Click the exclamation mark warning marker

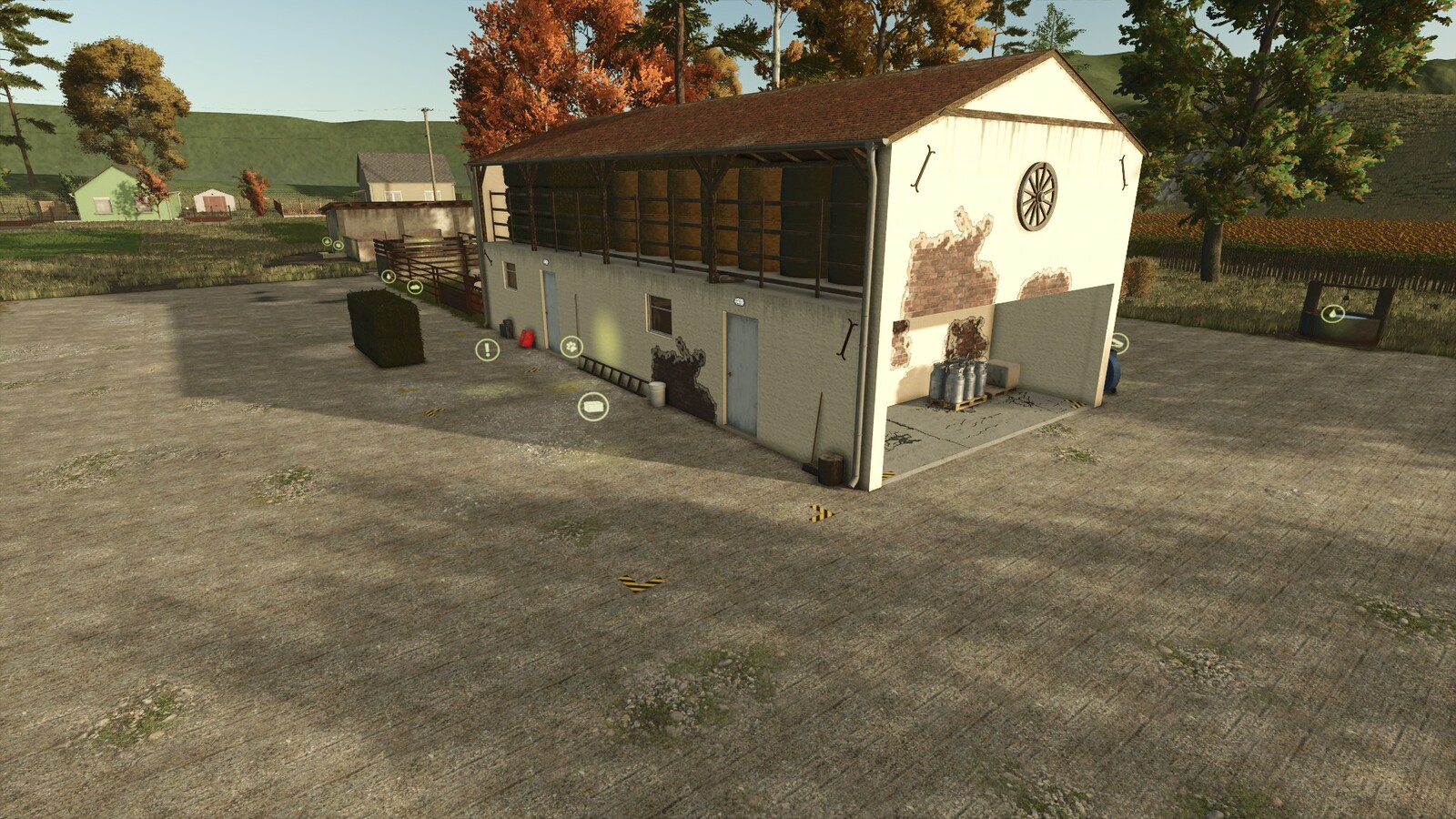486,349
